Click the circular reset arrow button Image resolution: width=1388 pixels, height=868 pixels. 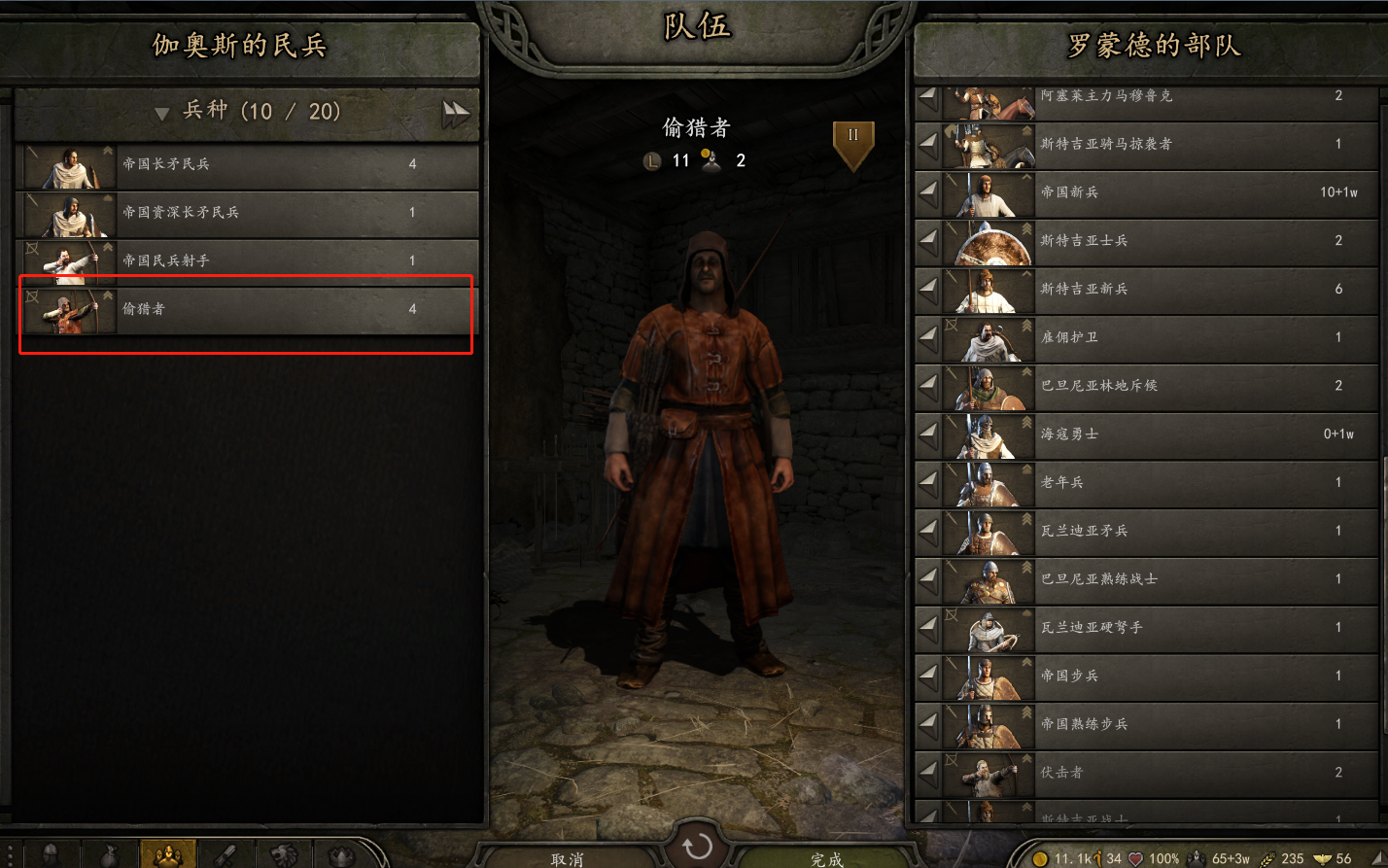(x=697, y=848)
